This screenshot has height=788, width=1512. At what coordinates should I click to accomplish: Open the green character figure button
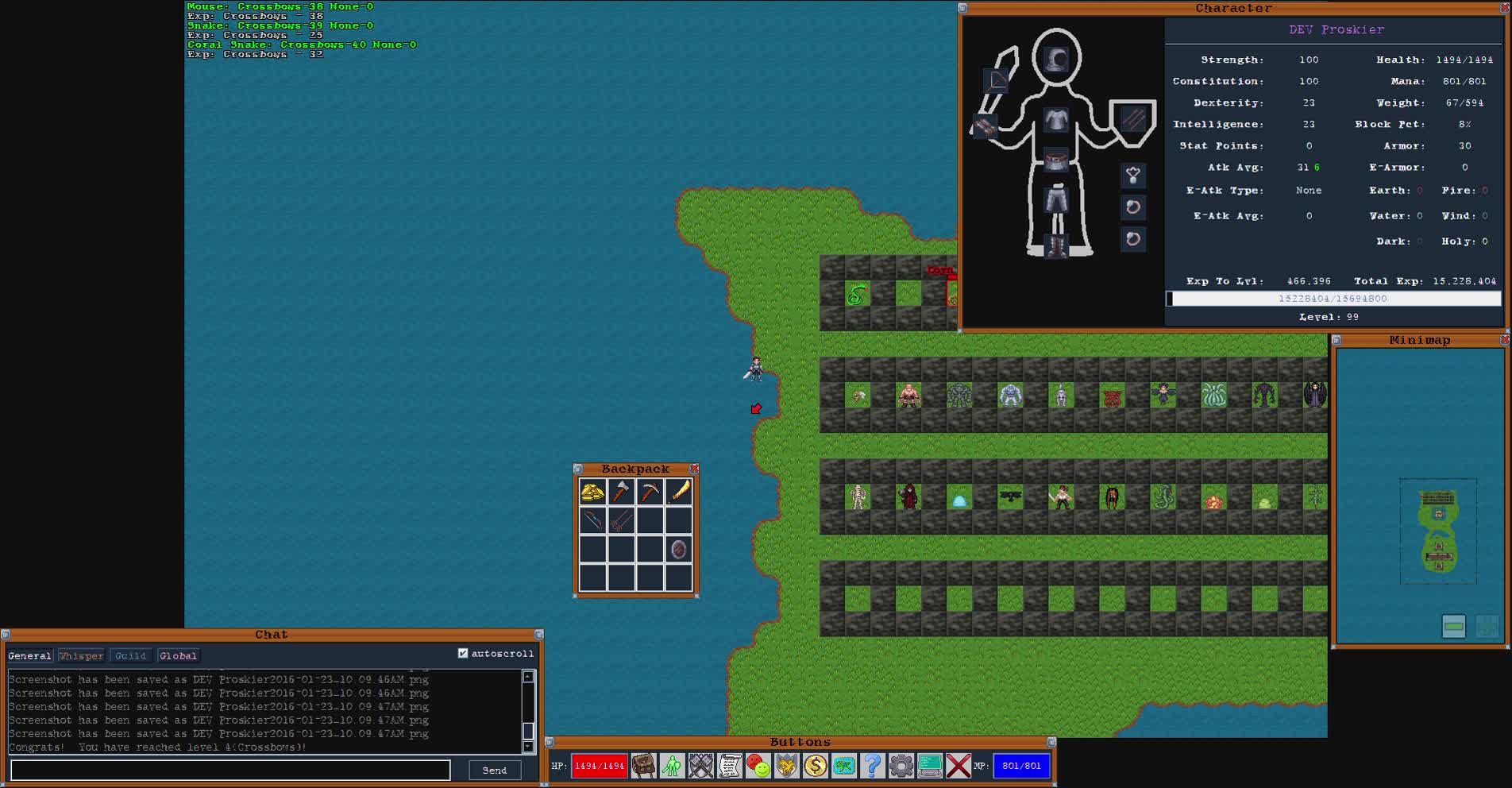pyautogui.click(x=672, y=766)
